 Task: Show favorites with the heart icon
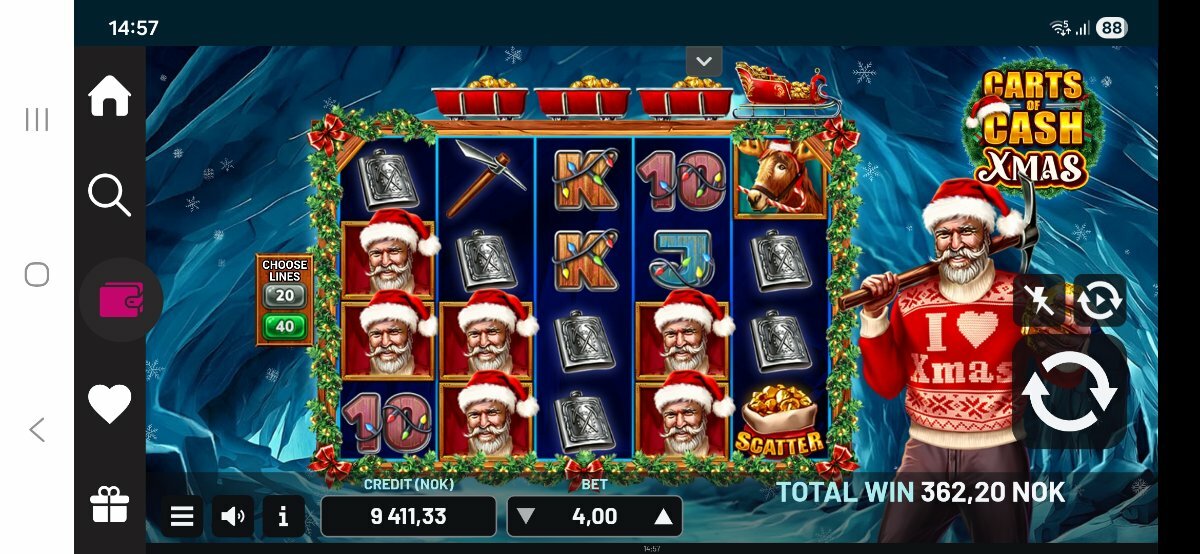click(x=110, y=404)
